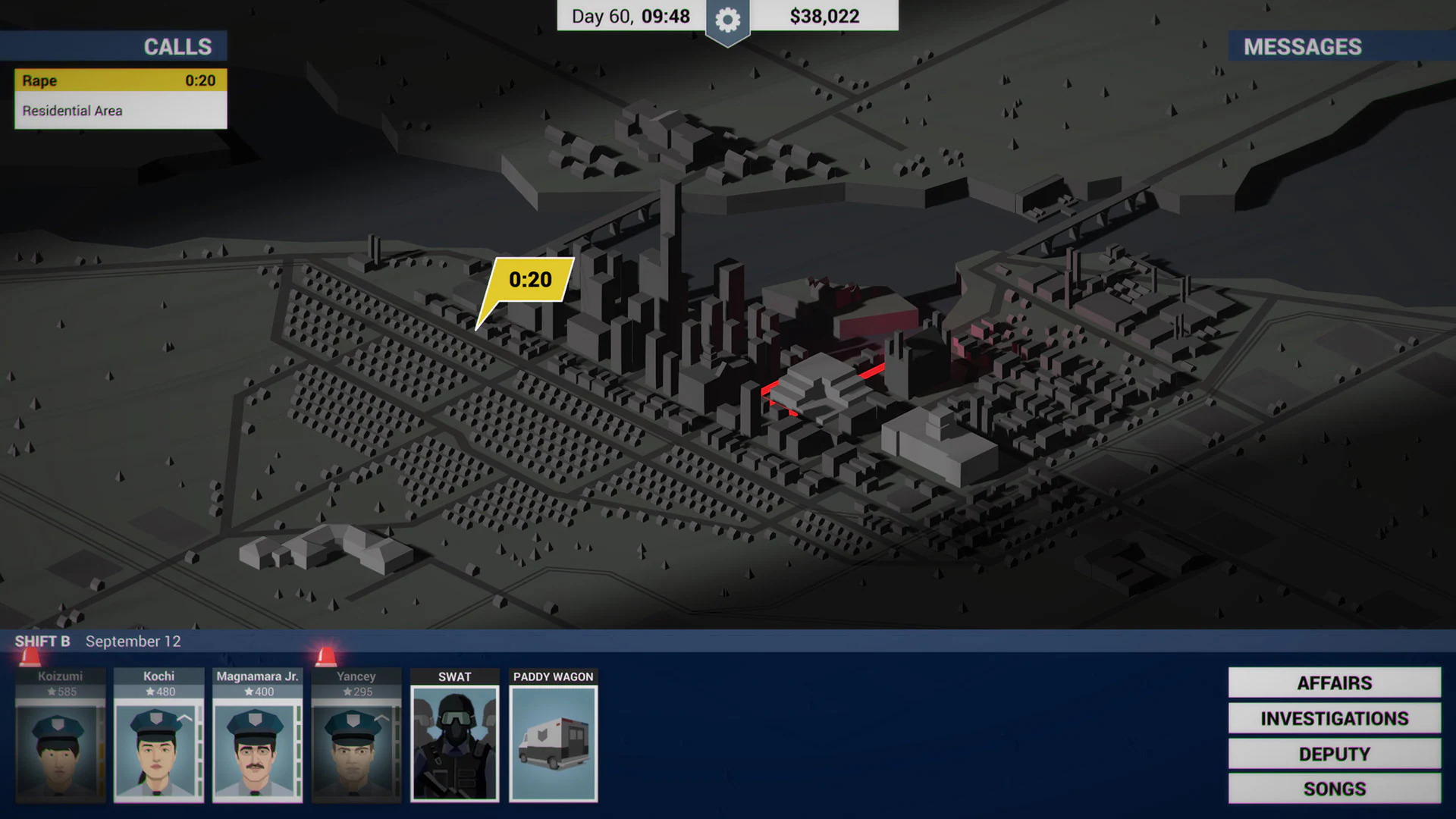The height and width of the screenshot is (819, 1456).
Task: Expand the Residential Area call details
Action: (119, 110)
